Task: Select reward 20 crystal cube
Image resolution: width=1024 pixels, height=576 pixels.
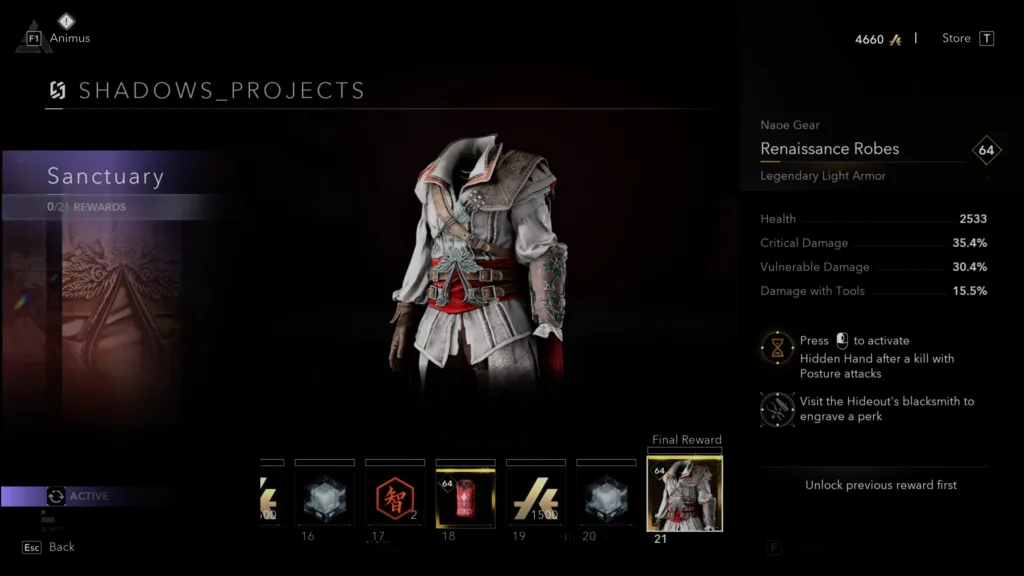Action: pos(606,496)
